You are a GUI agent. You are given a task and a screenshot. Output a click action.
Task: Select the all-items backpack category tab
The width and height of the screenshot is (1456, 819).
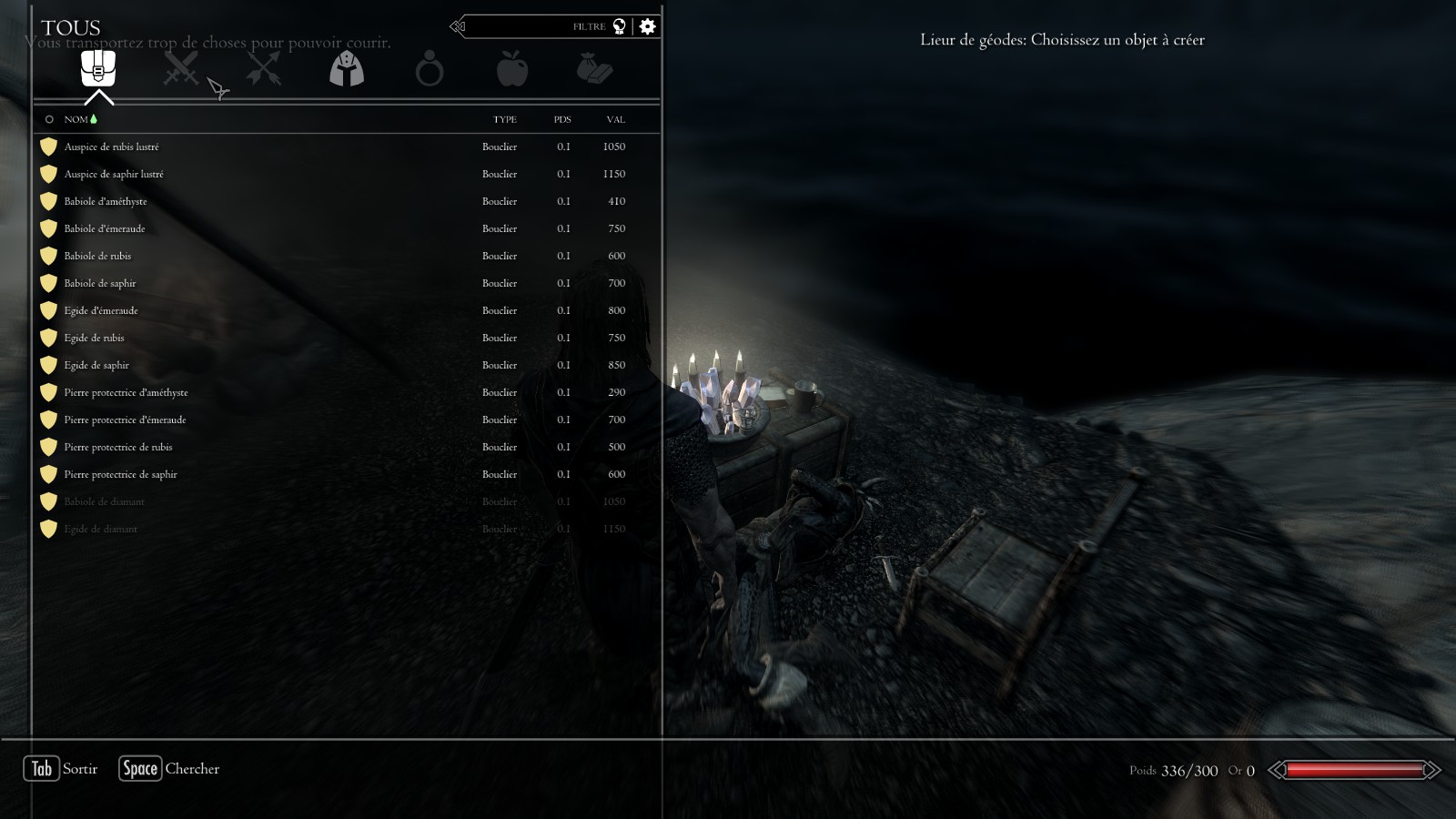click(x=98, y=68)
